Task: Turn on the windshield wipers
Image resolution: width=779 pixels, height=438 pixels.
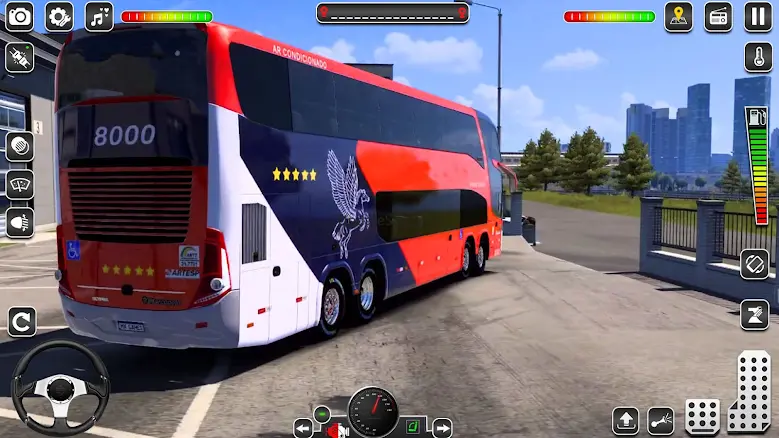Action: 19,184
